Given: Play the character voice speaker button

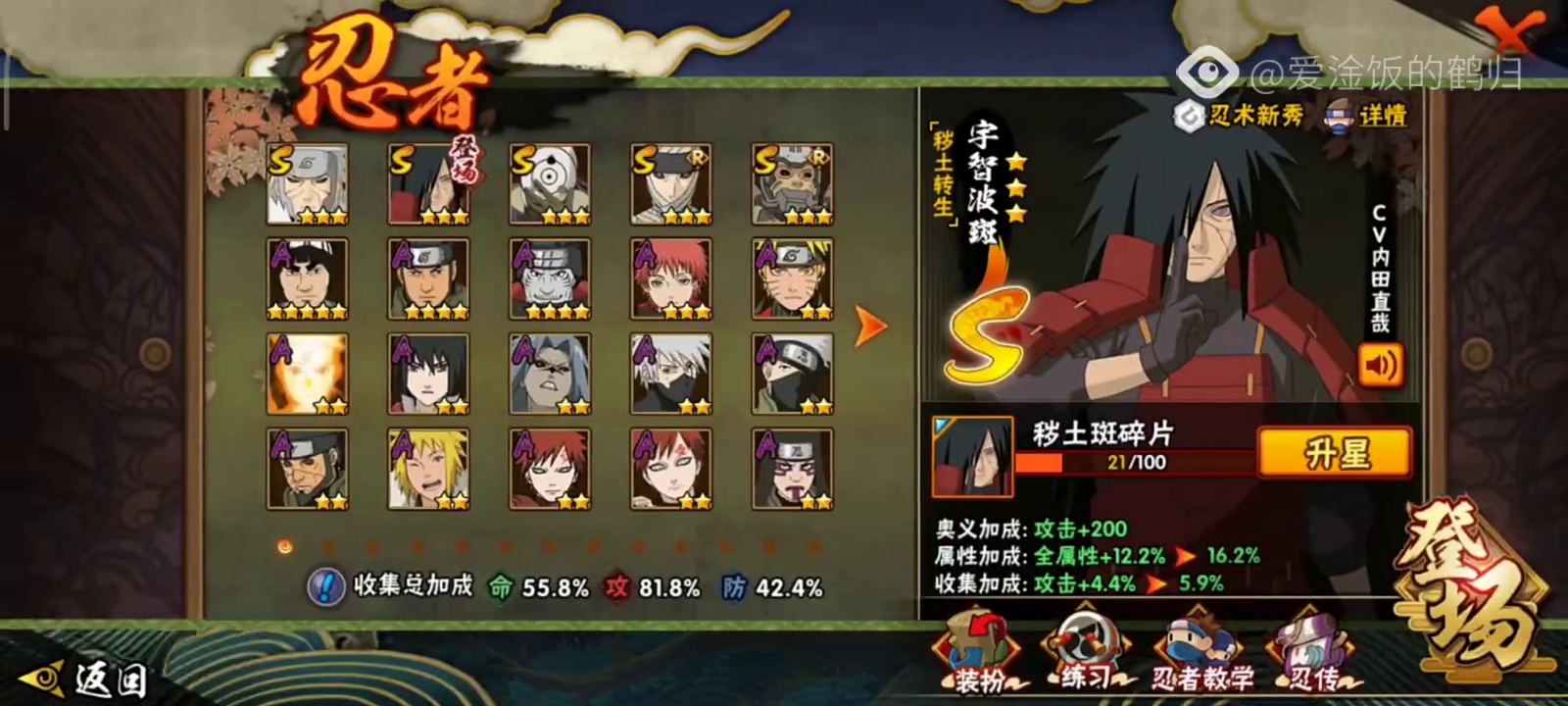Looking at the screenshot, I should [x=1380, y=366].
